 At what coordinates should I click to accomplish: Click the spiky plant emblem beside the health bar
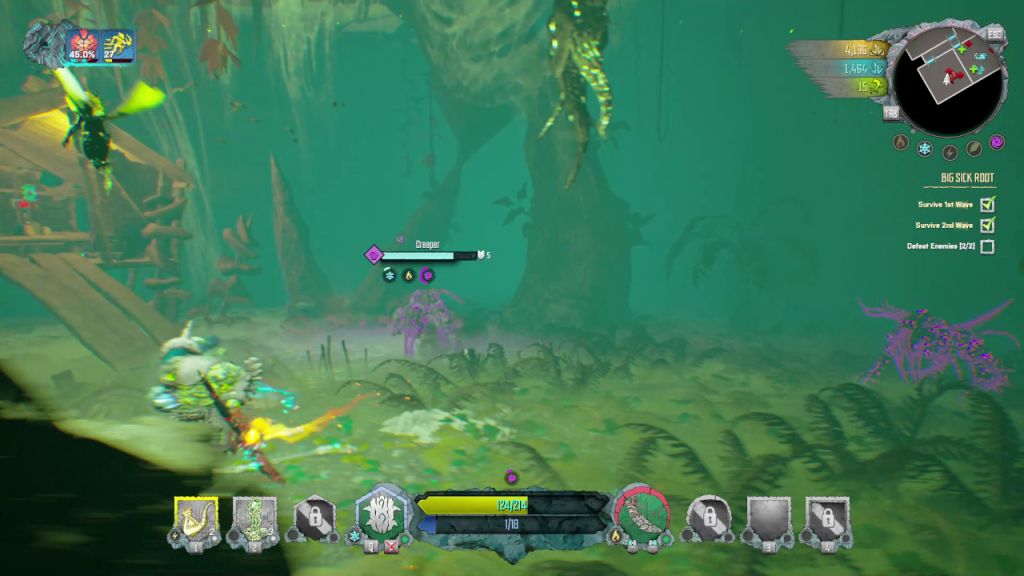pyautogui.click(x=383, y=516)
